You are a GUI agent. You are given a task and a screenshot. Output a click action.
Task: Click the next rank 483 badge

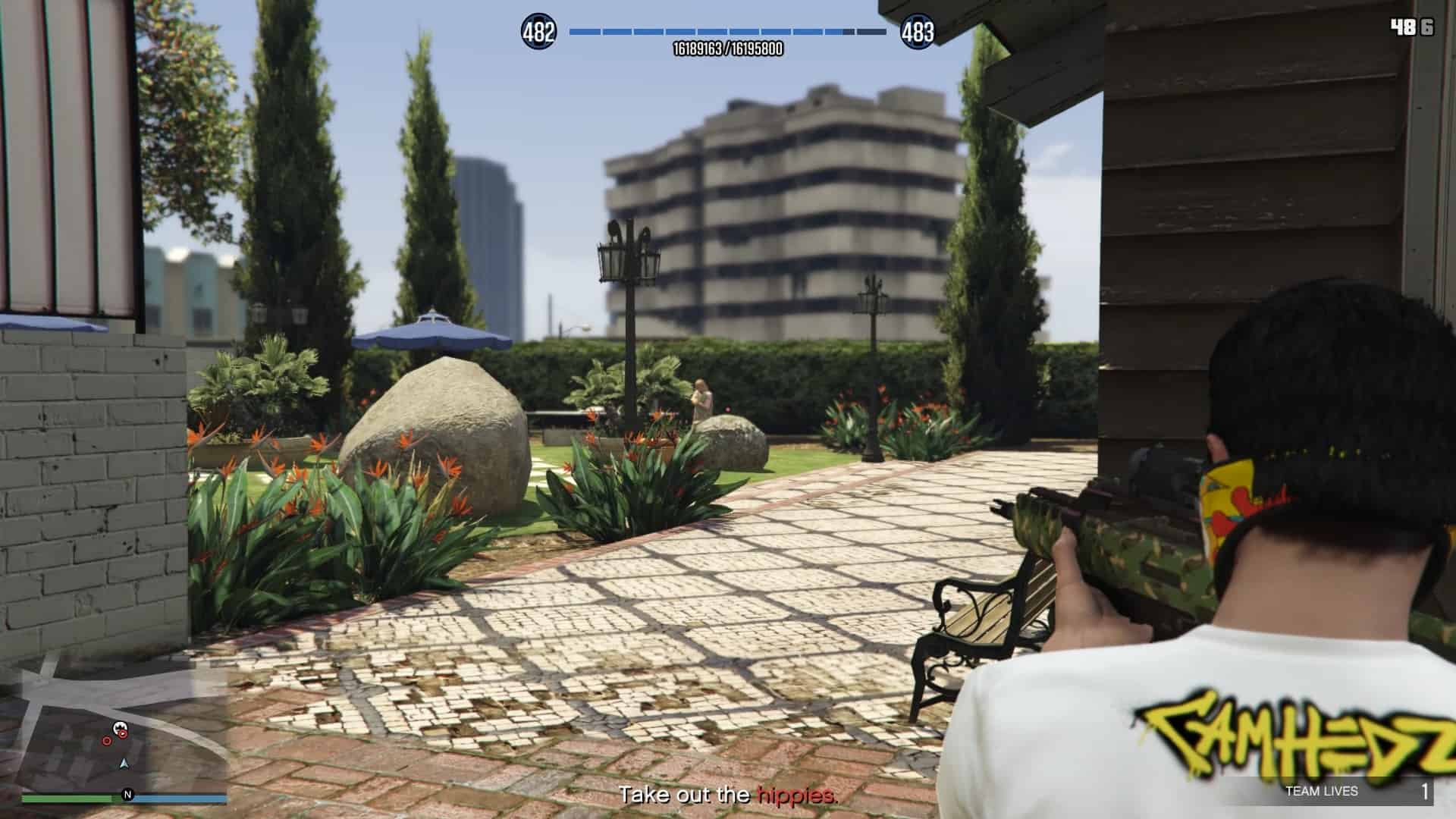pyautogui.click(x=918, y=32)
